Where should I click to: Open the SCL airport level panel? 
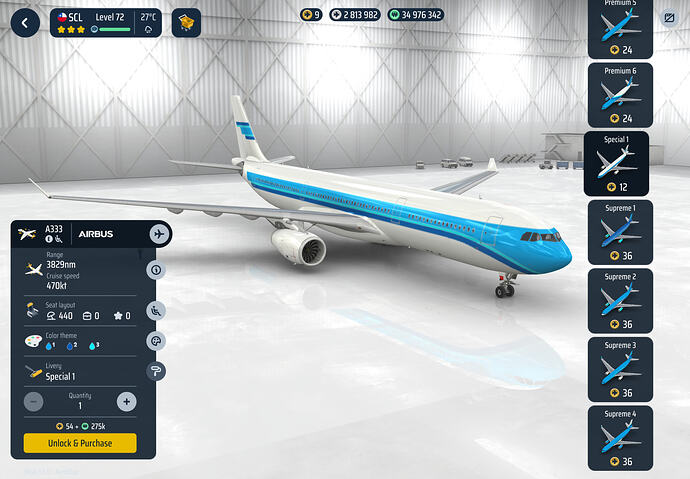(105, 22)
